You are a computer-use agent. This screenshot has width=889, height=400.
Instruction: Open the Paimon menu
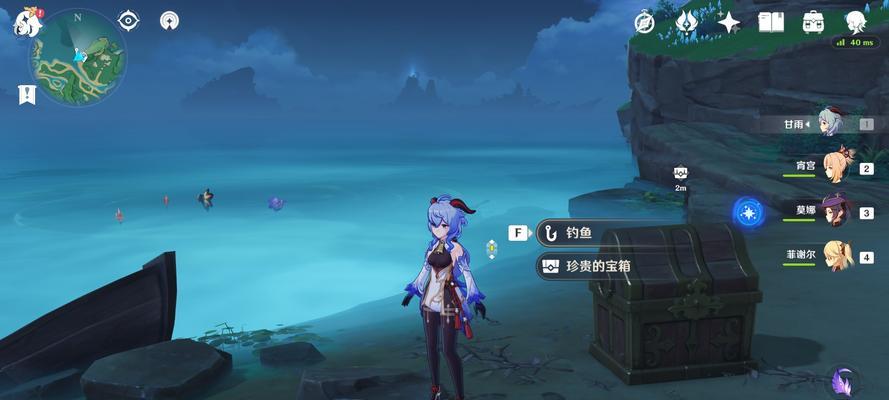pos(25,22)
